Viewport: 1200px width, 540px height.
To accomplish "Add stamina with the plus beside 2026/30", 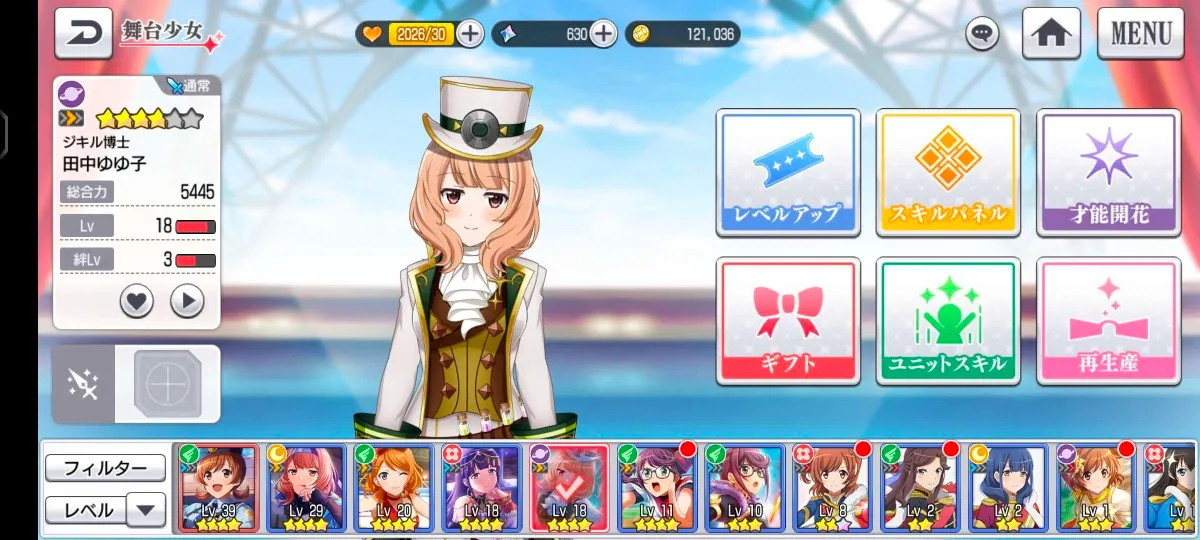I will (x=469, y=34).
